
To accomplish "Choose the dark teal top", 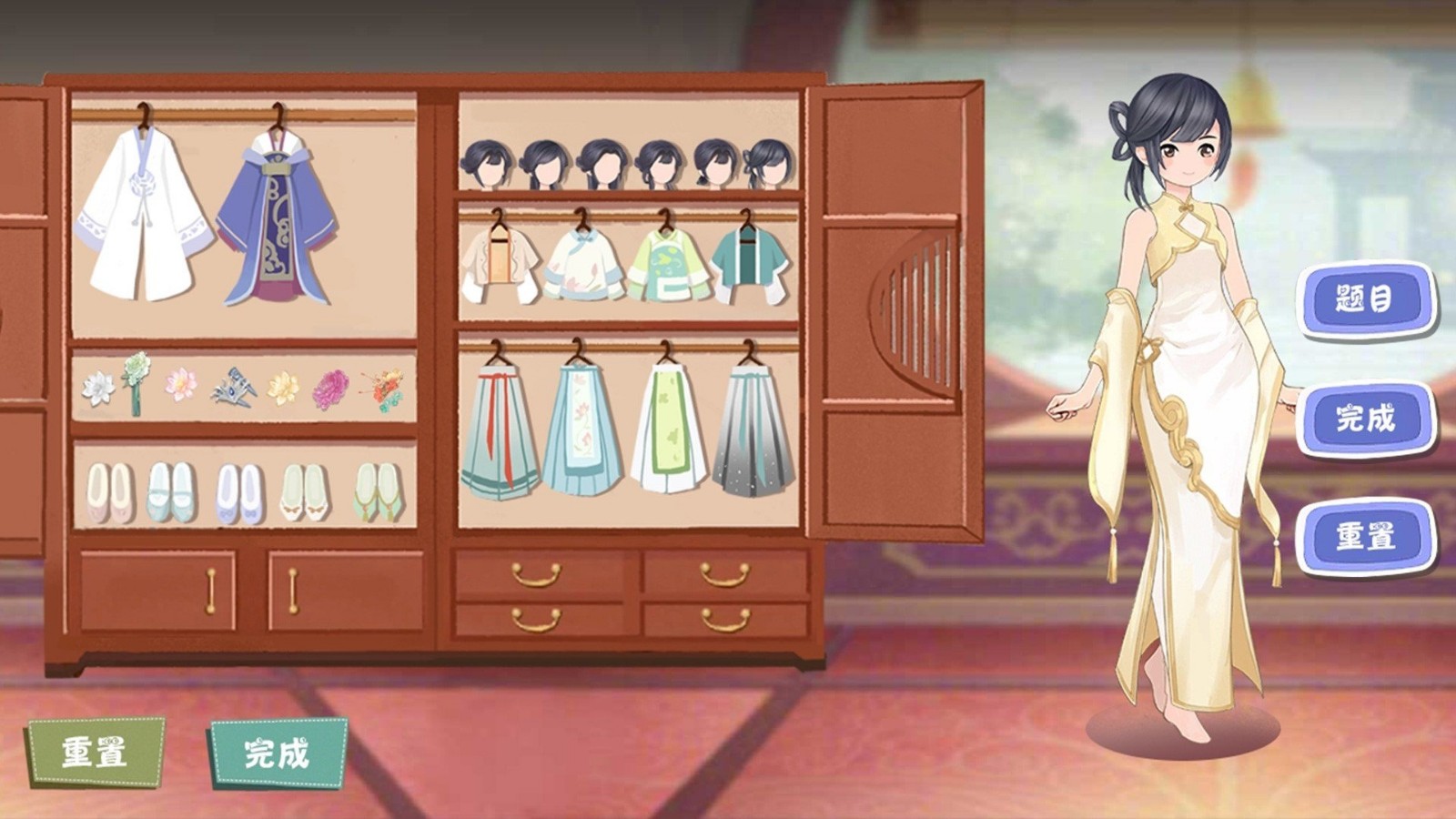I will pos(749,263).
